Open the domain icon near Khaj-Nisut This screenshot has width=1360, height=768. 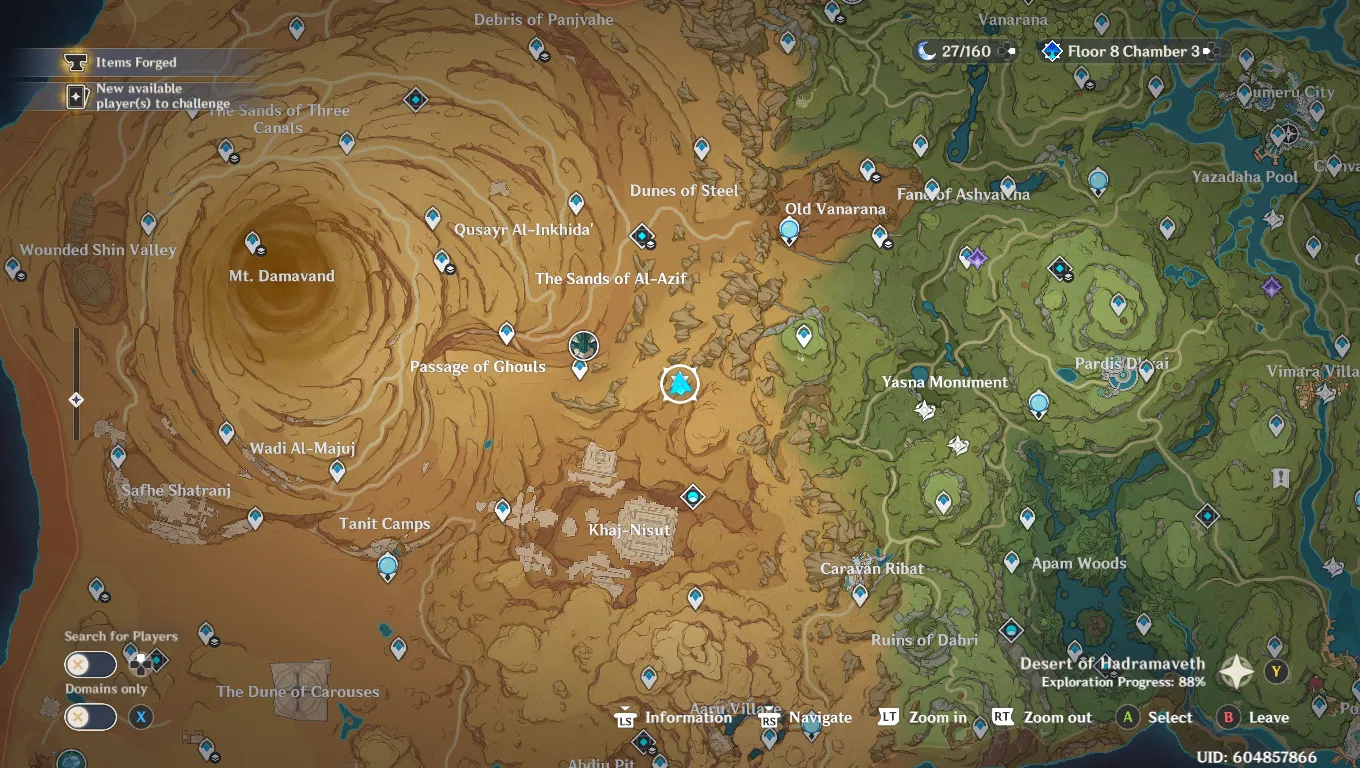[x=692, y=496]
